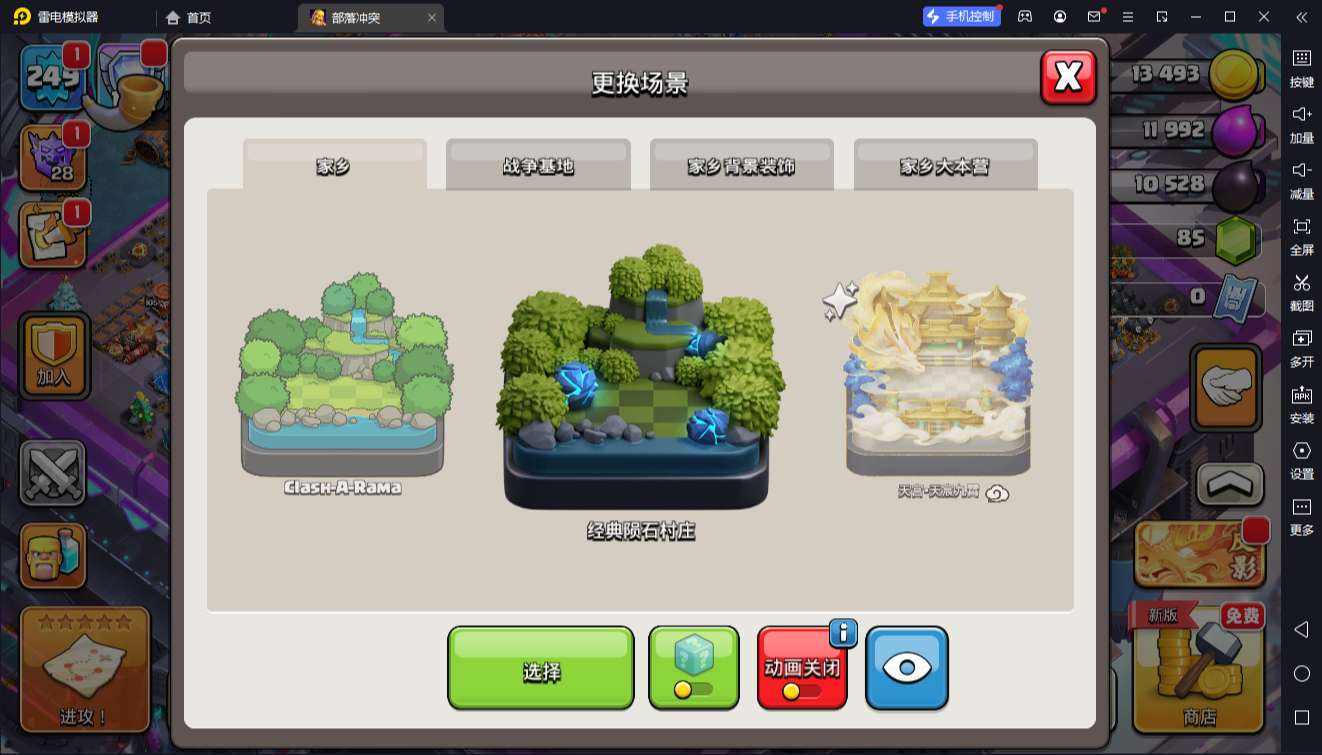Click 选择 to confirm the scene

pyautogui.click(x=540, y=666)
